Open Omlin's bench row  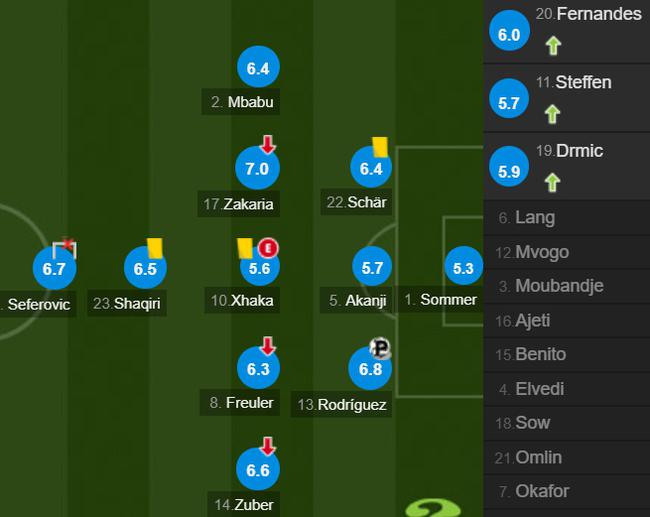[566, 457]
